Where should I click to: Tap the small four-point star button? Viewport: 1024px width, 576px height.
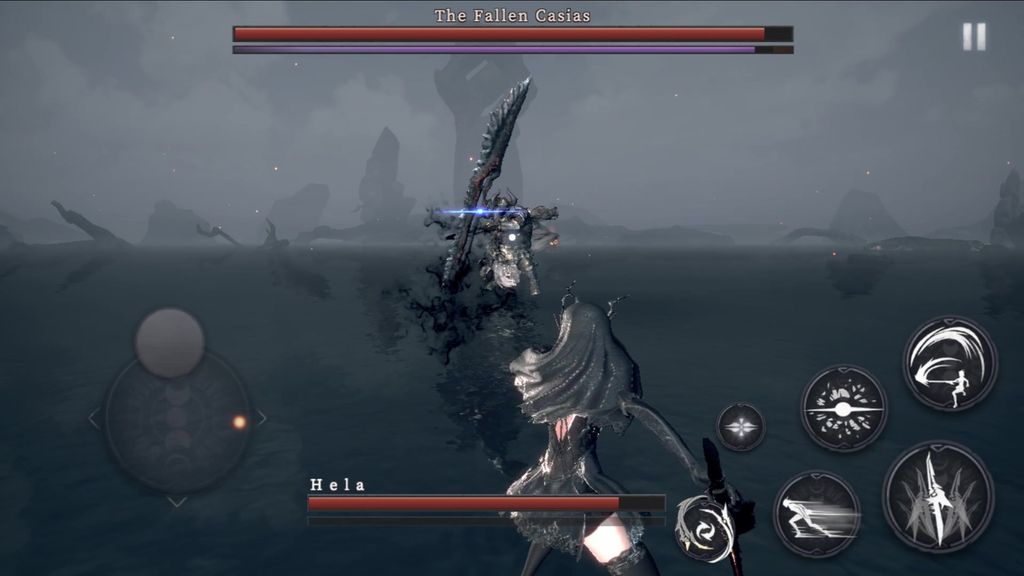click(740, 427)
